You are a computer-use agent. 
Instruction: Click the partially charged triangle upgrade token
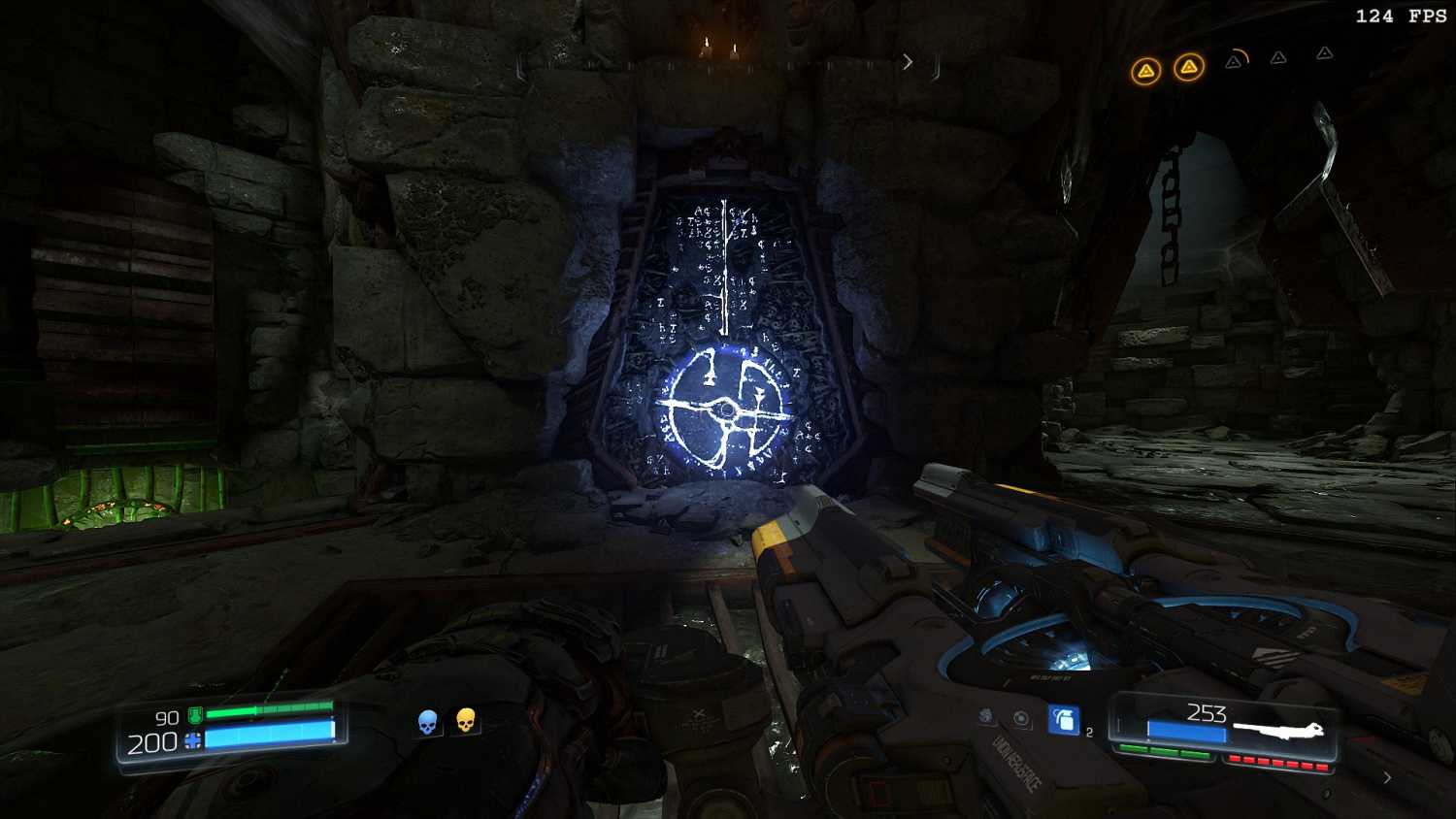tap(1235, 61)
